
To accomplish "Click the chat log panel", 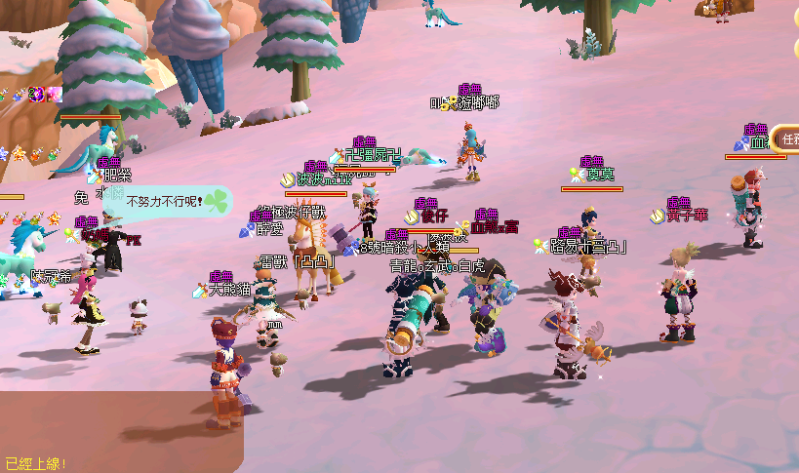I will pos(120,432).
